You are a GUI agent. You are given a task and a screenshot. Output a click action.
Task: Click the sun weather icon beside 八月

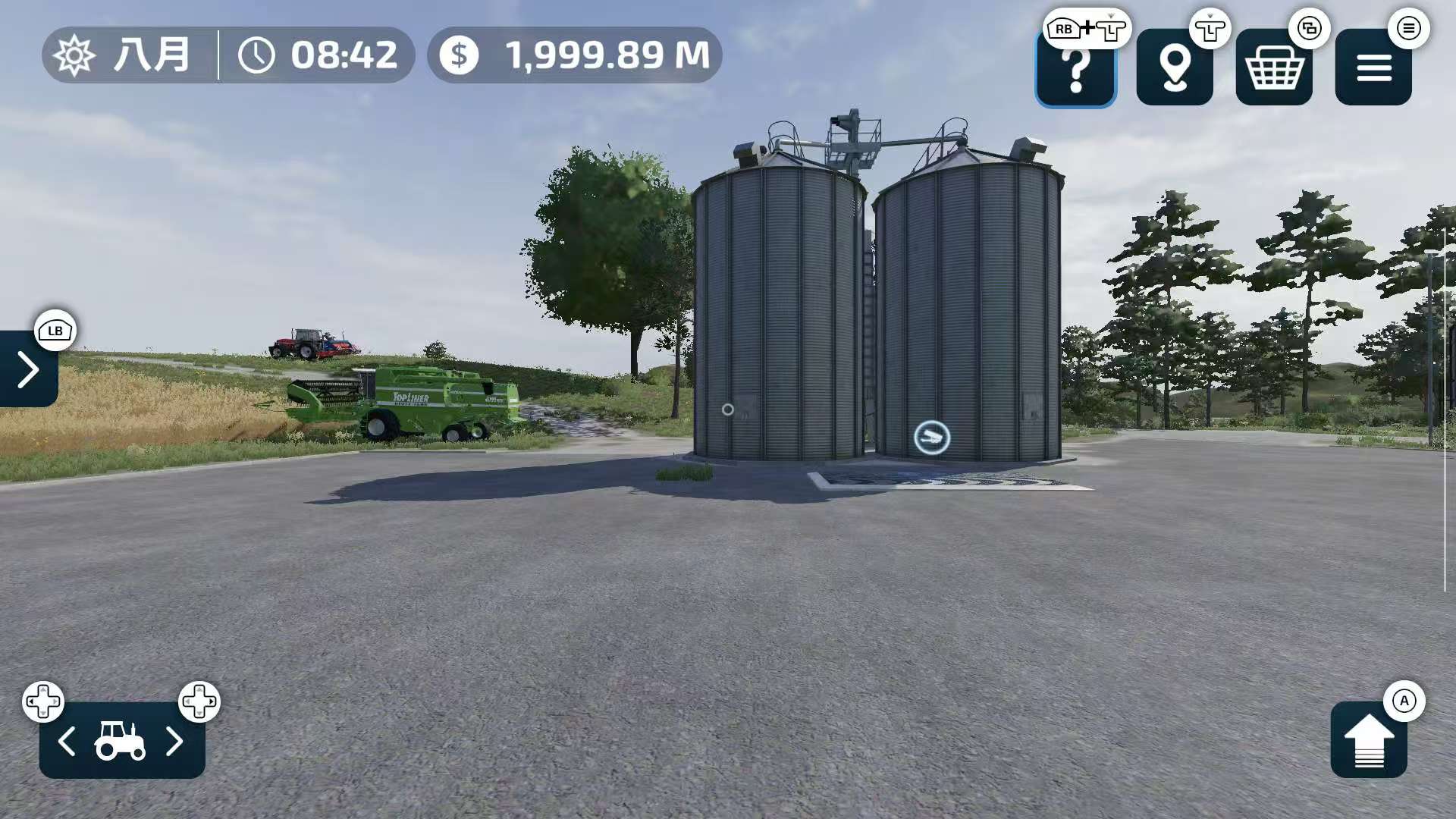coord(75,55)
